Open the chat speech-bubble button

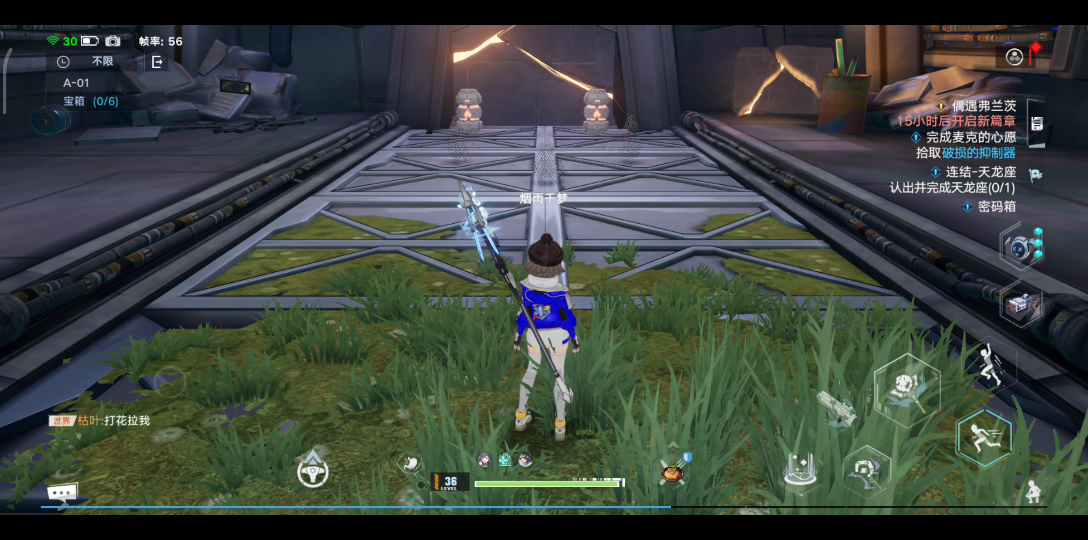pos(62,492)
